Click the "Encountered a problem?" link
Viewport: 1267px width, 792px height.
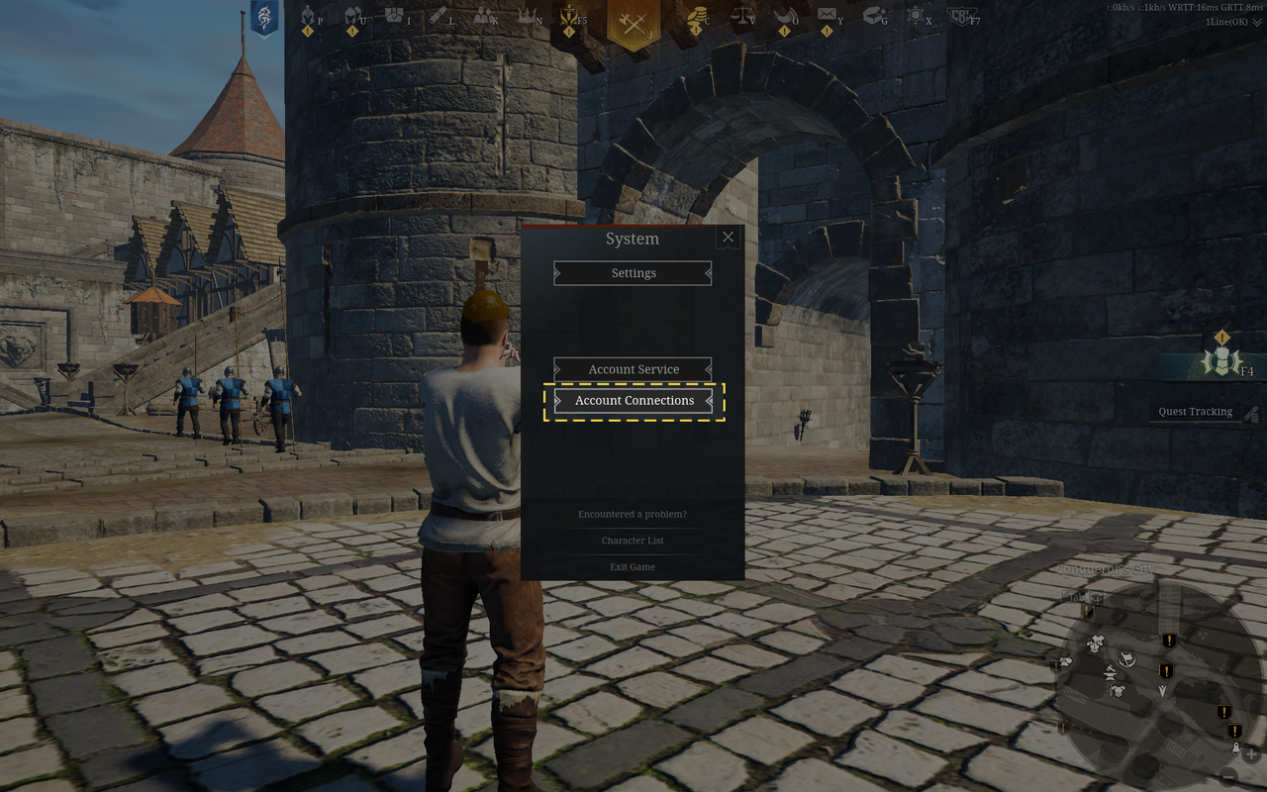632,514
